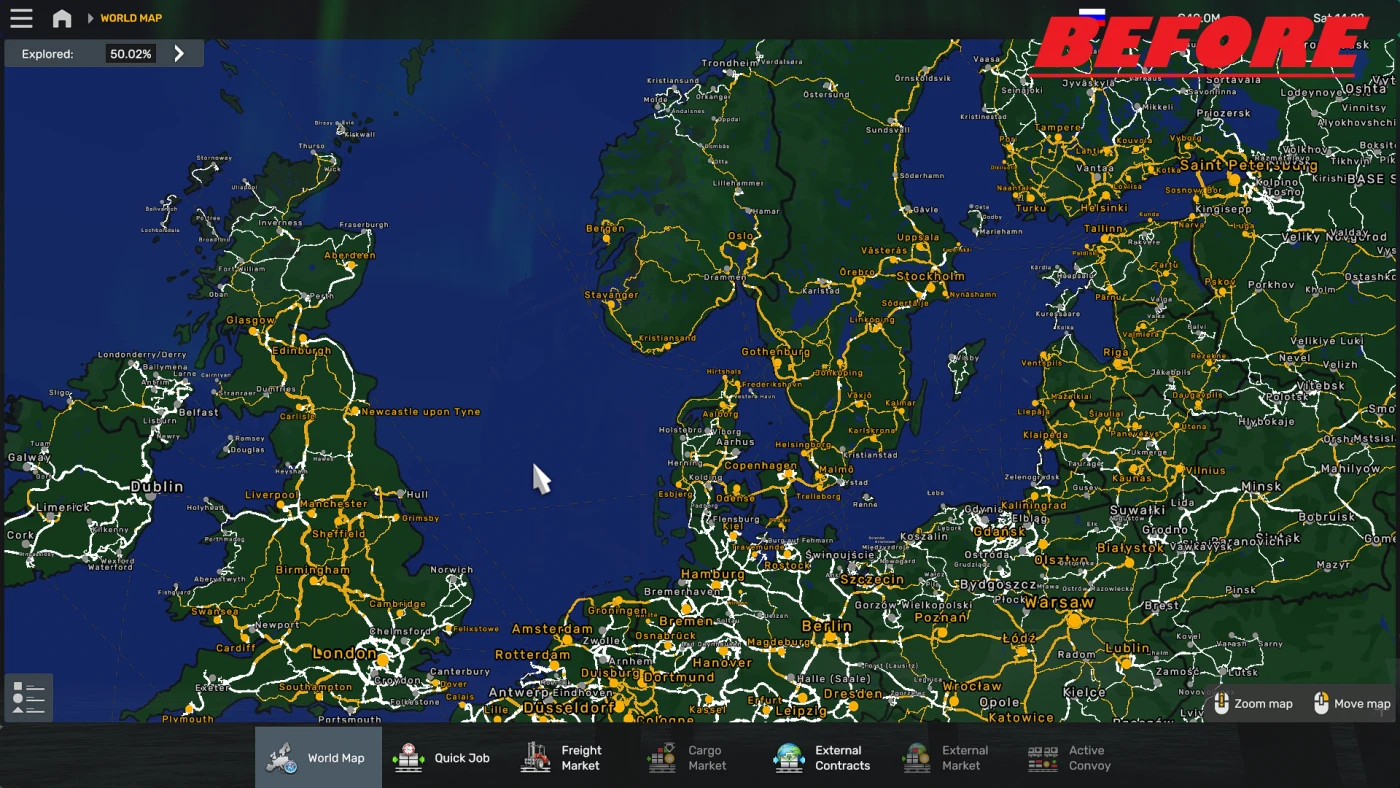This screenshot has height=788, width=1400.
Task: Select the External Contracts icon
Action: tap(789, 757)
